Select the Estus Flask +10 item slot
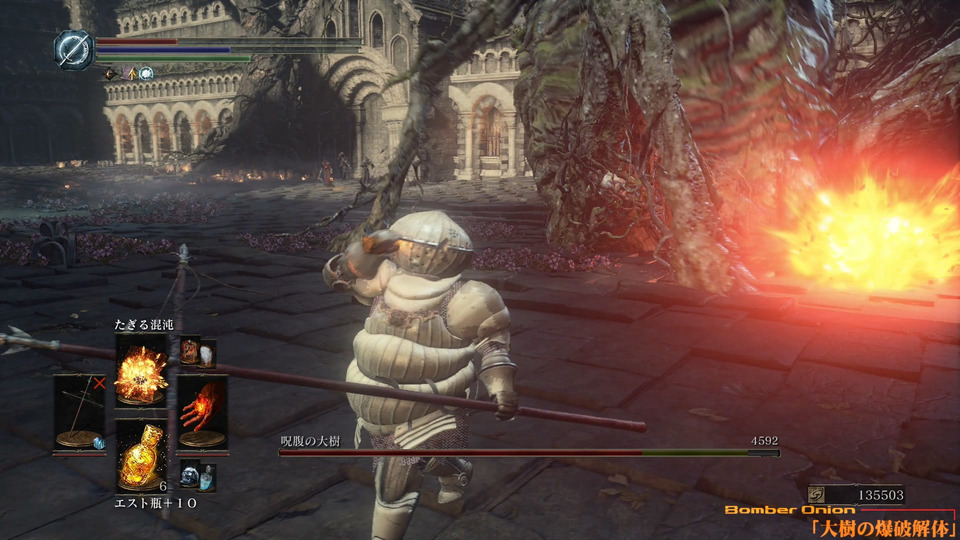Image resolution: width=960 pixels, height=540 pixels. click(140, 455)
